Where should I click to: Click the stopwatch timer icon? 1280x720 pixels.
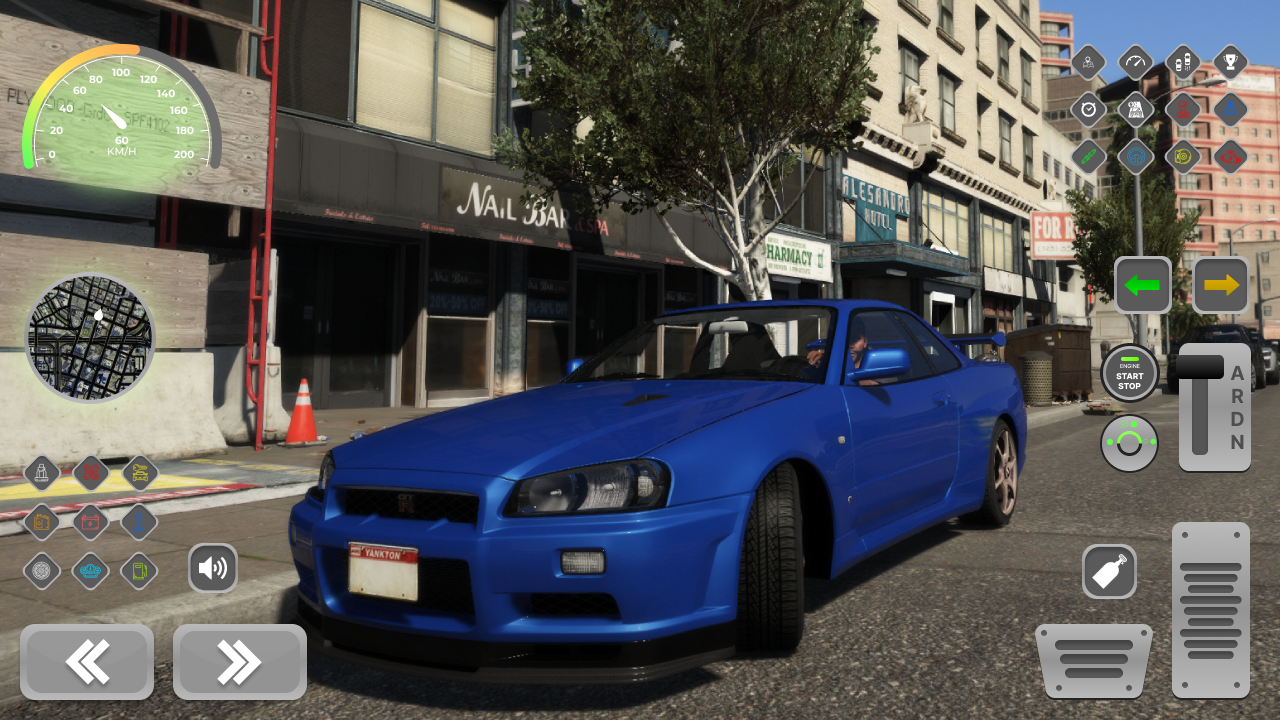1088,110
